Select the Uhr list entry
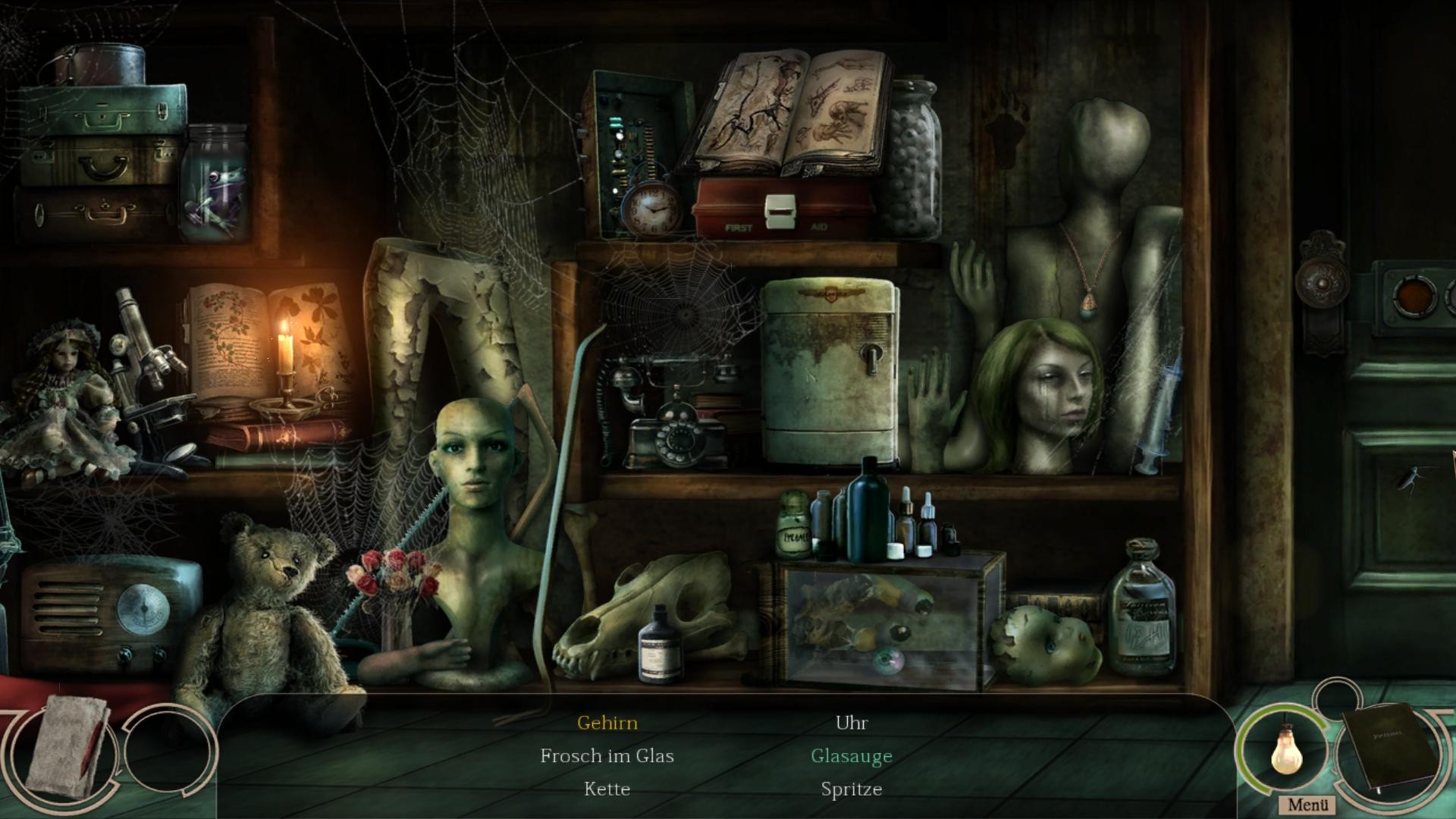The height and width of the screenshot is (819, 1456). click(851, 723)
